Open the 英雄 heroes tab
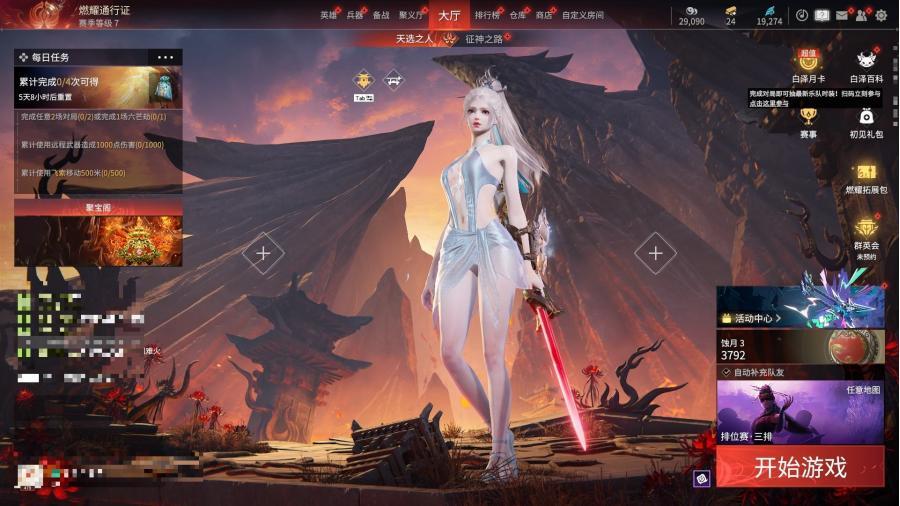 pyautogui.click(x=328, y=15)
